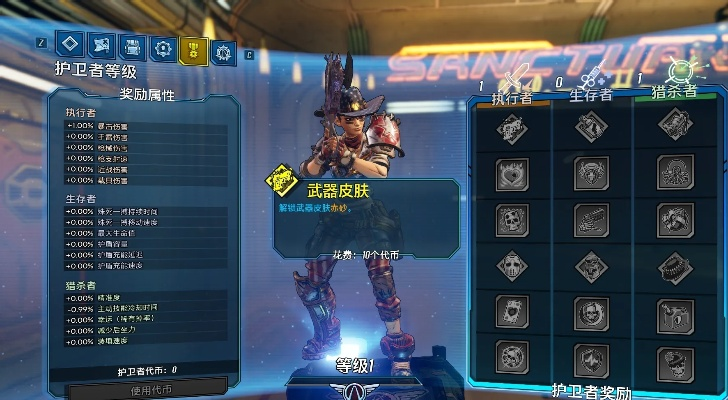728x400 pixels.
Task: Pick the playing card Enforcer reward
Action: 511,312
